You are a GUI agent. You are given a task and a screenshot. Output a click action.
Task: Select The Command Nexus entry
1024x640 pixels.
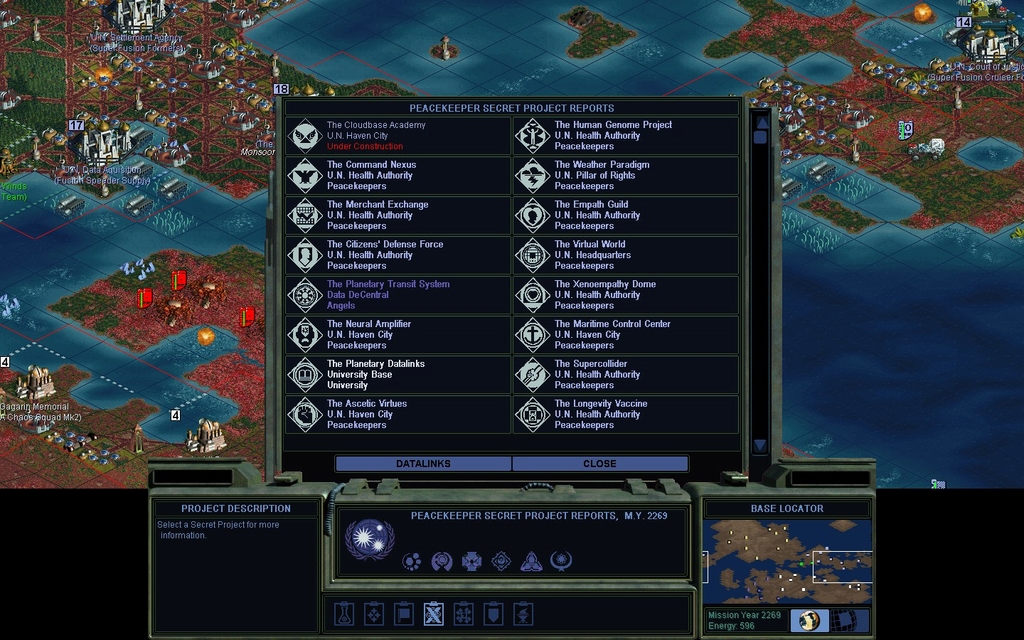tap(398, 176)
